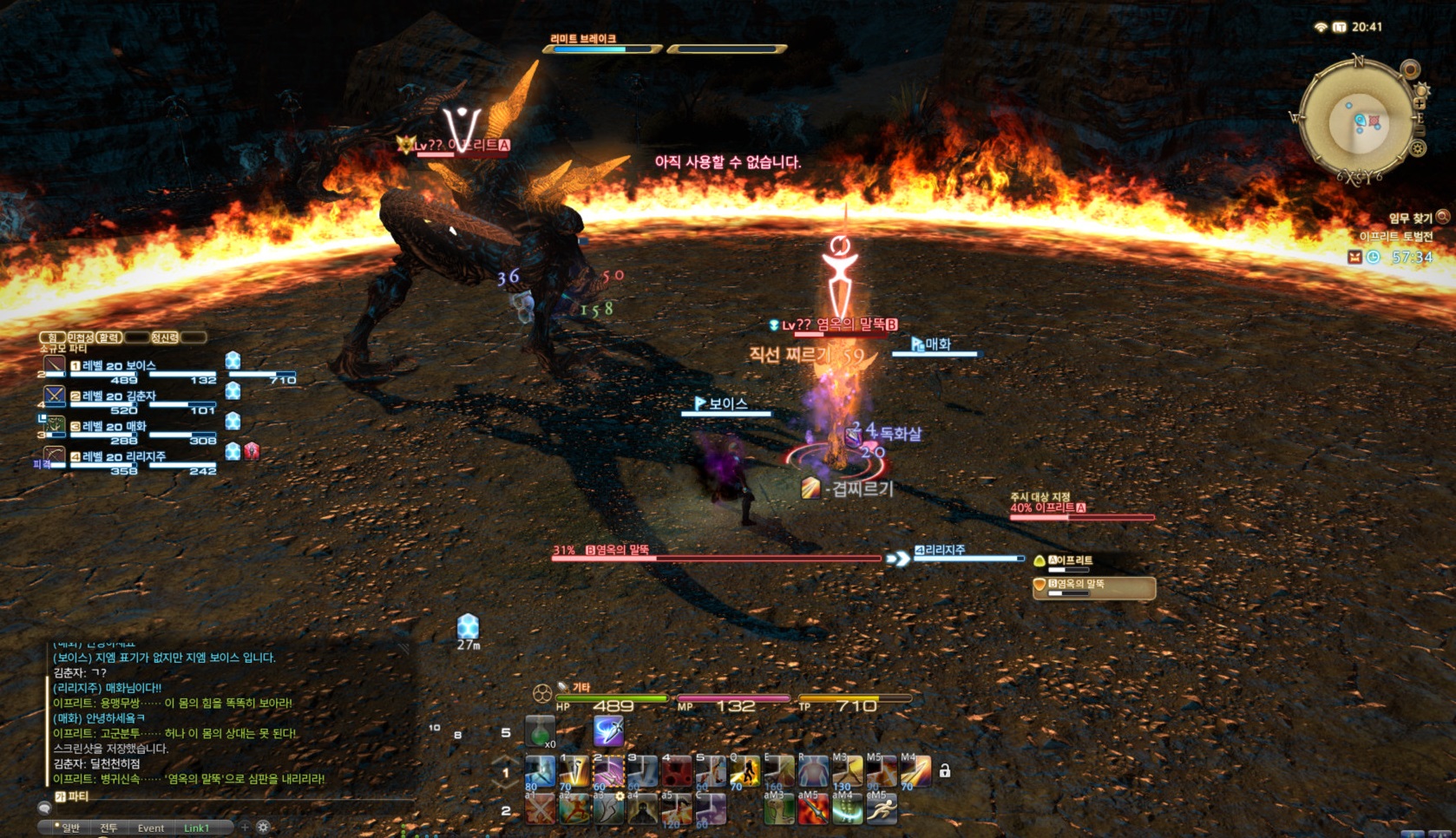Screen dimensions: 1456x838
Task: Add a new chat tab with plus button
Action: point(245,827)
